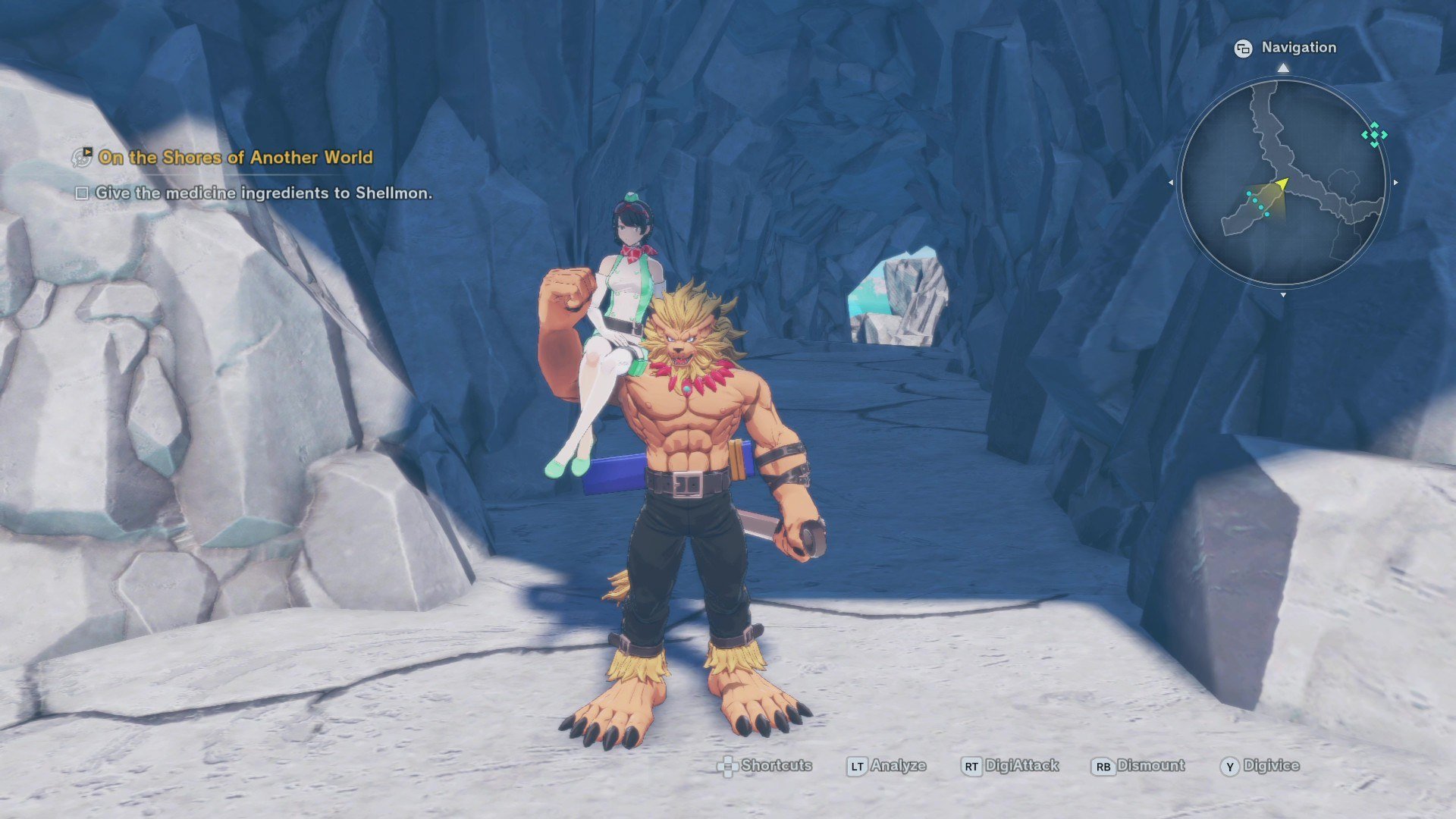The width and height of the screenshot is (1456, 819).
Task: Click the teal diamond marker on minimap
Action: click(1374, 135)
